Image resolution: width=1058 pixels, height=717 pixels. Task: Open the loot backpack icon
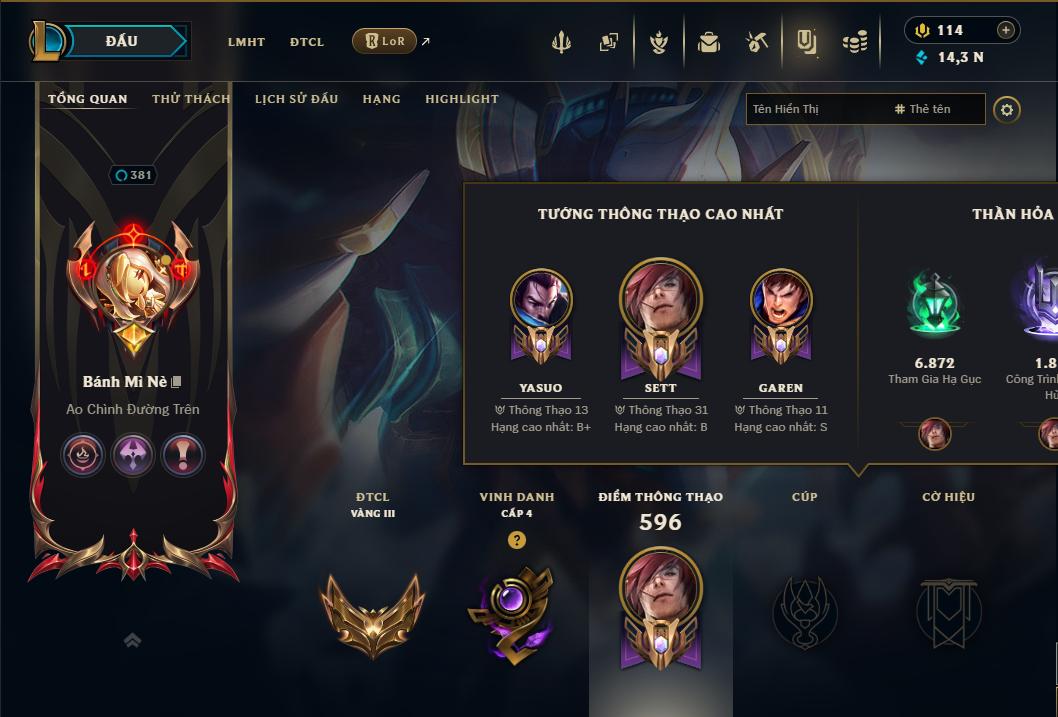pos(709,42)
